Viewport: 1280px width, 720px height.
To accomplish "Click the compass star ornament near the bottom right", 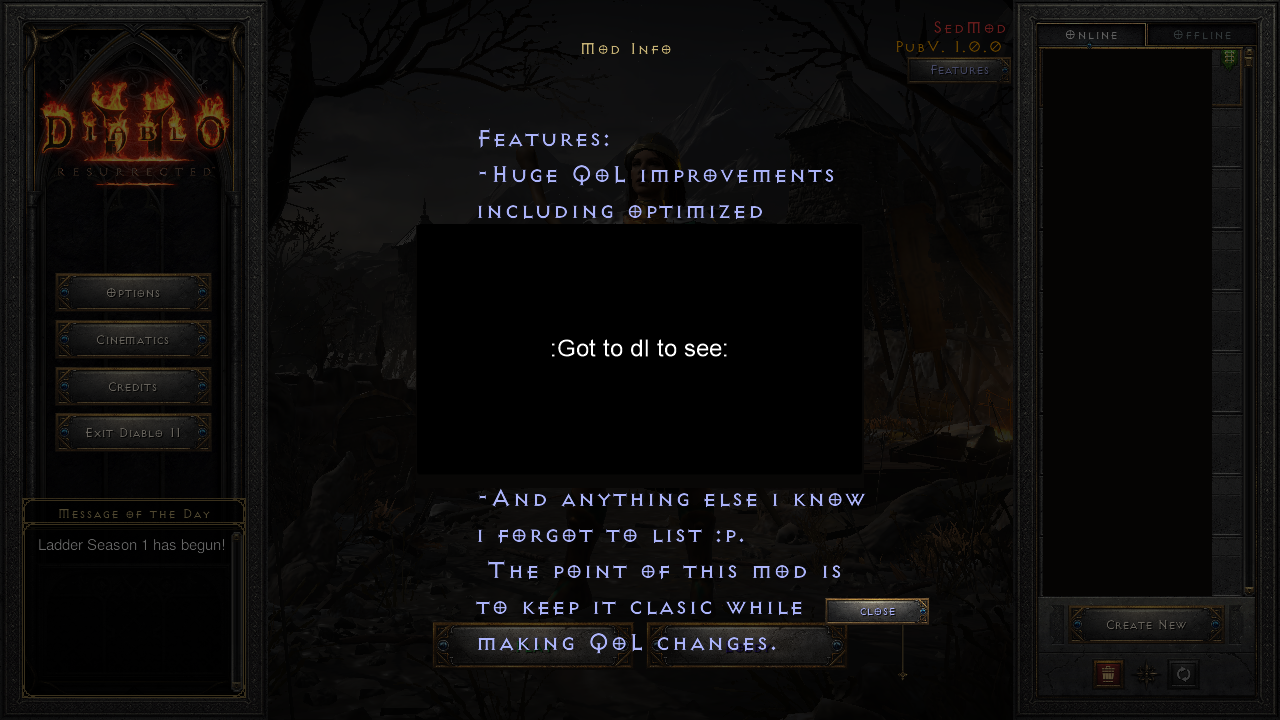I will [x=1146, y=674].
